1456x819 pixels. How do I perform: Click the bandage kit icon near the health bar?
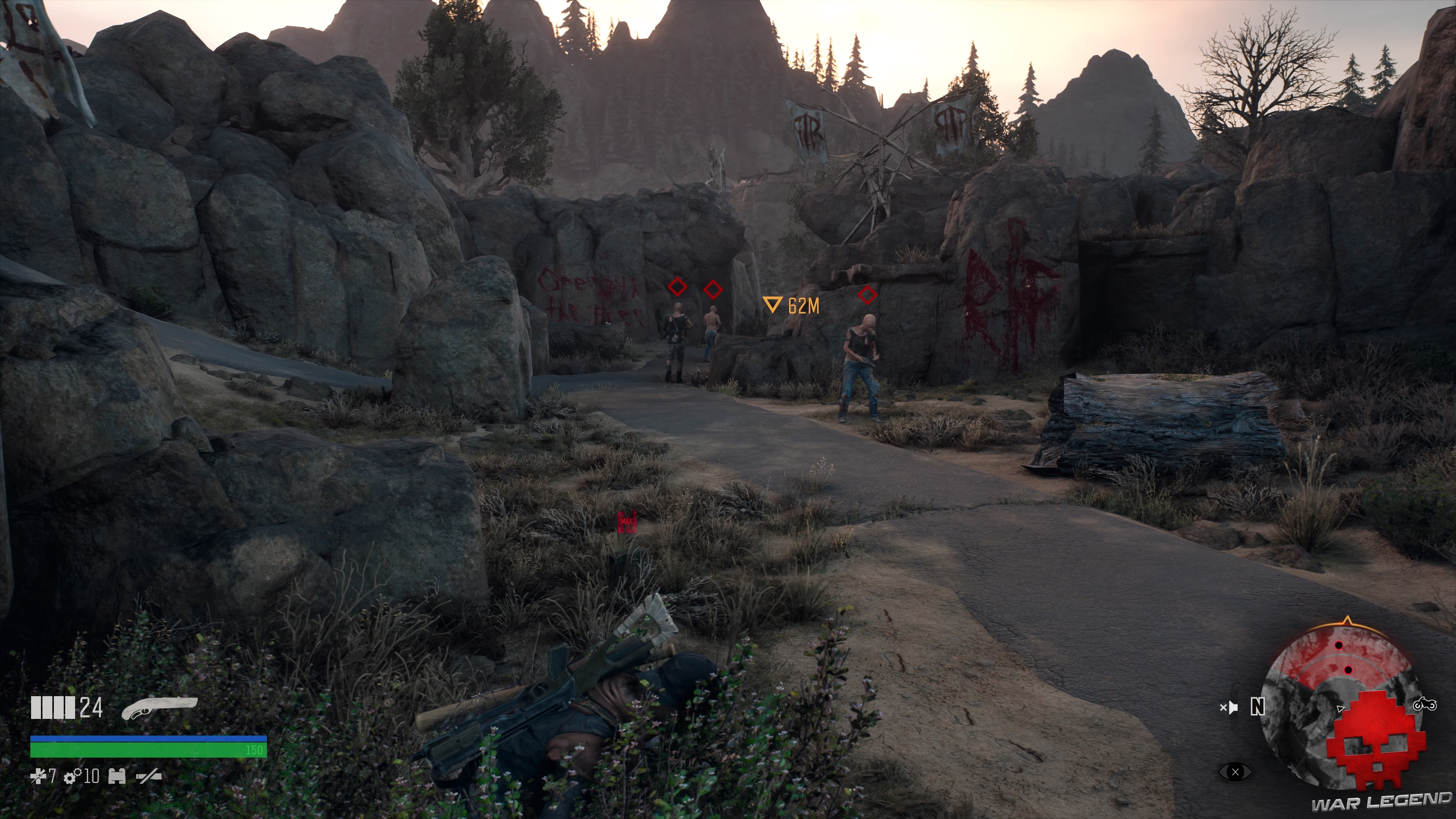point(117,777)
